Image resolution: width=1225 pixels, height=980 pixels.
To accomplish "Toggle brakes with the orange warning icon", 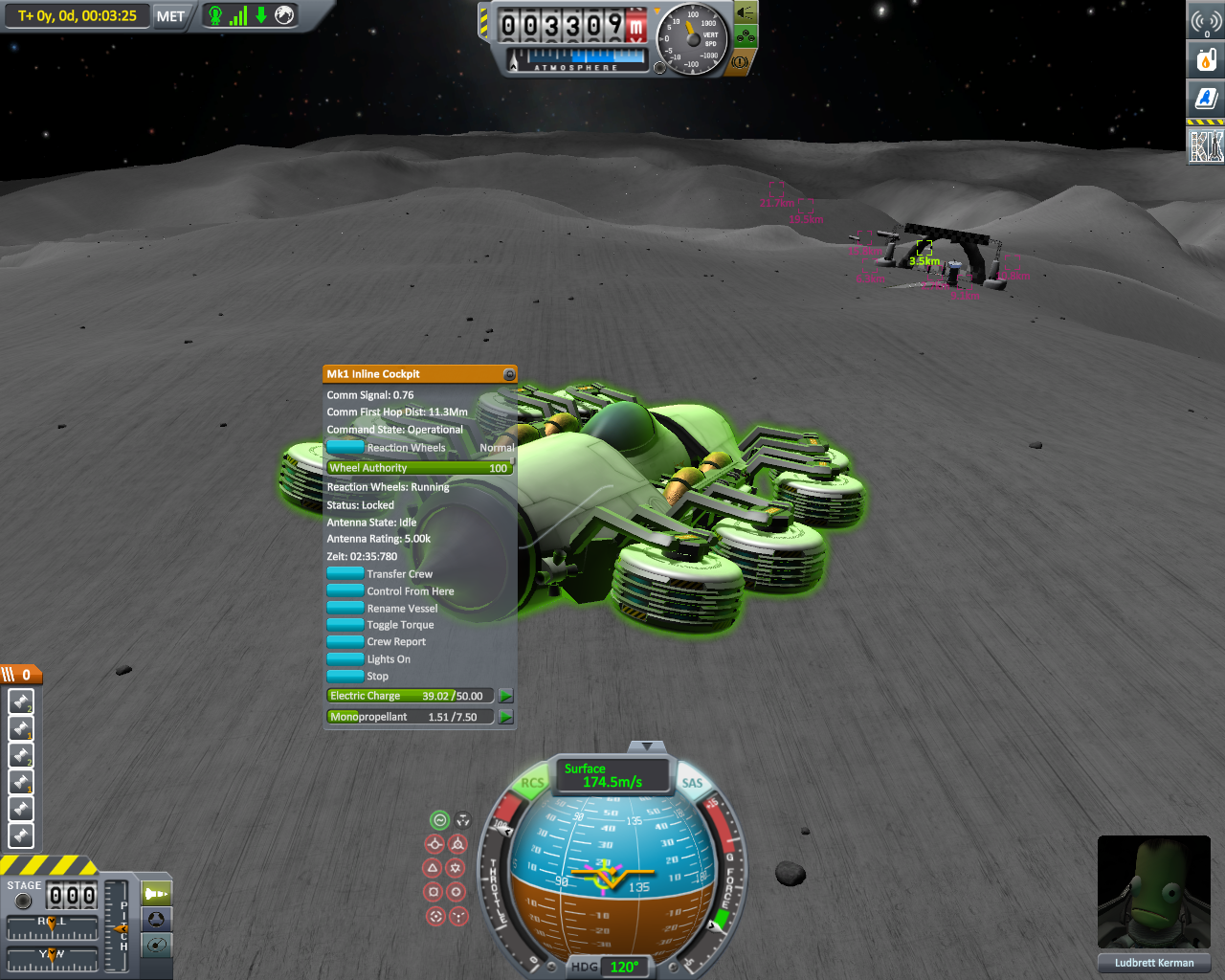I will point(740,62).
